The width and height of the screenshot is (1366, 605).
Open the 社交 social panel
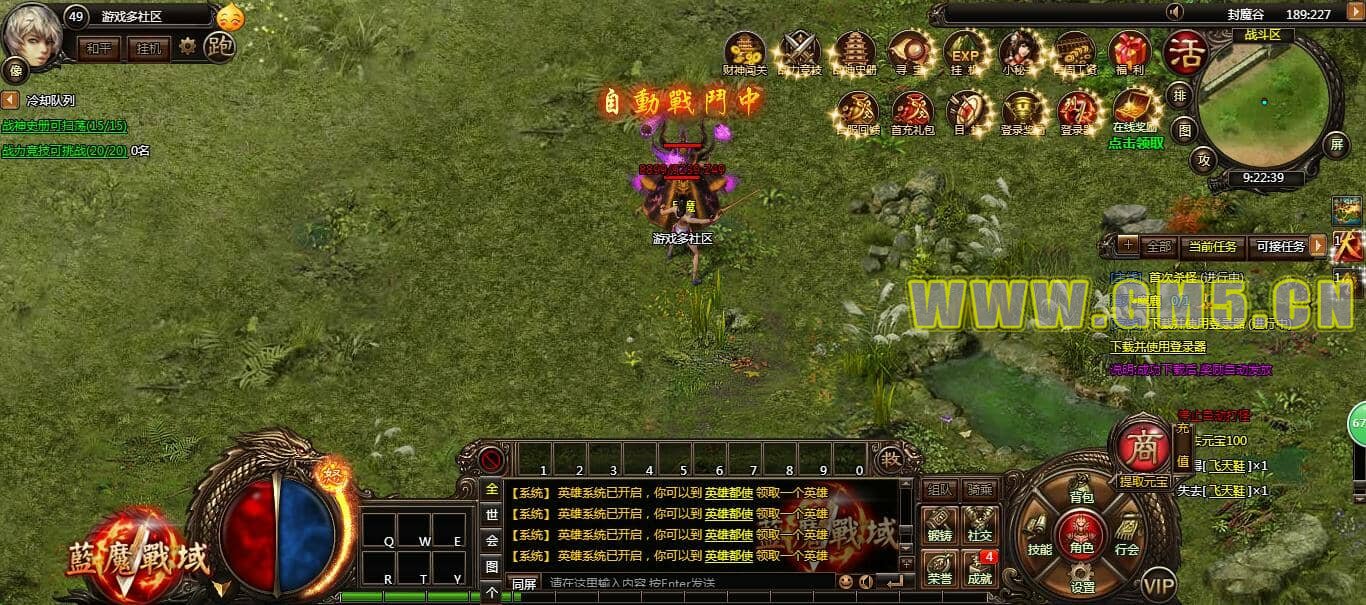979,526
